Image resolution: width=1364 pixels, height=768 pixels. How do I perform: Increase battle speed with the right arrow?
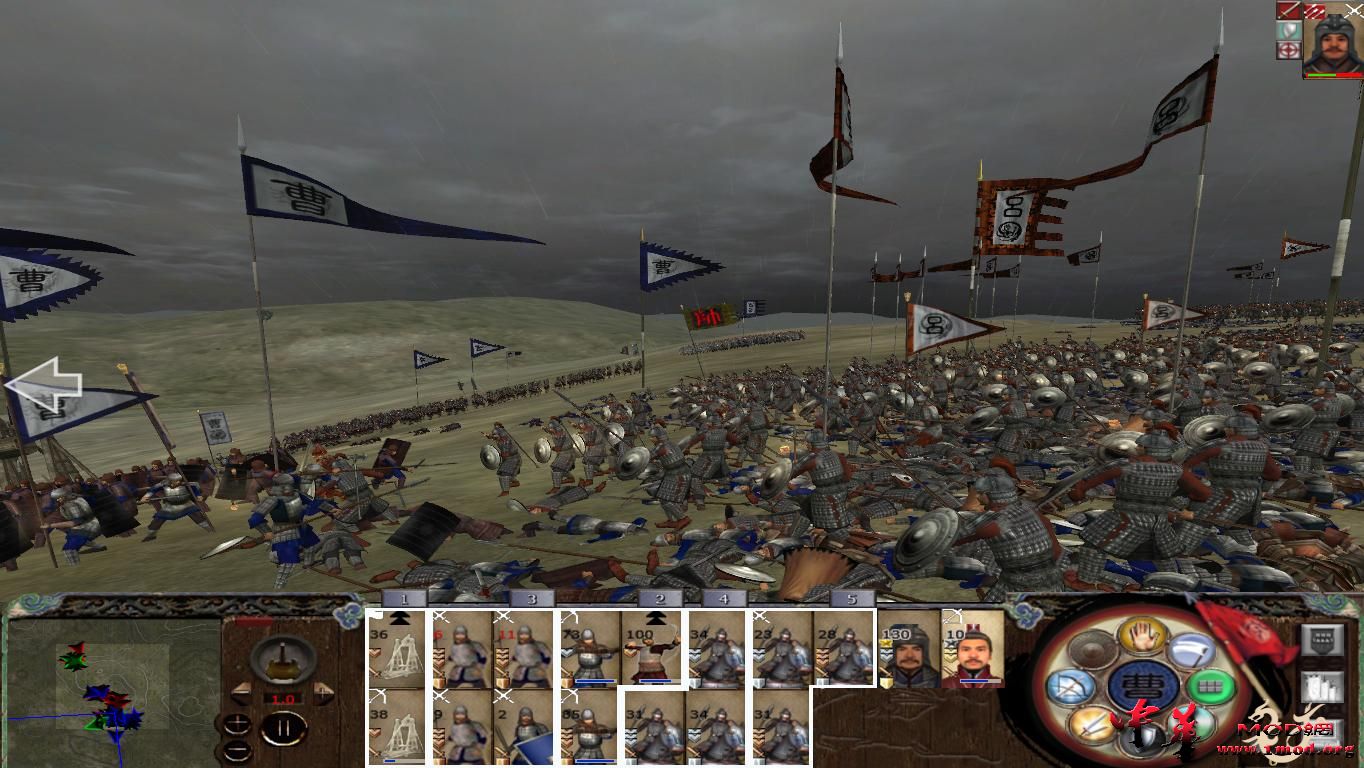(x=322, y=693)
